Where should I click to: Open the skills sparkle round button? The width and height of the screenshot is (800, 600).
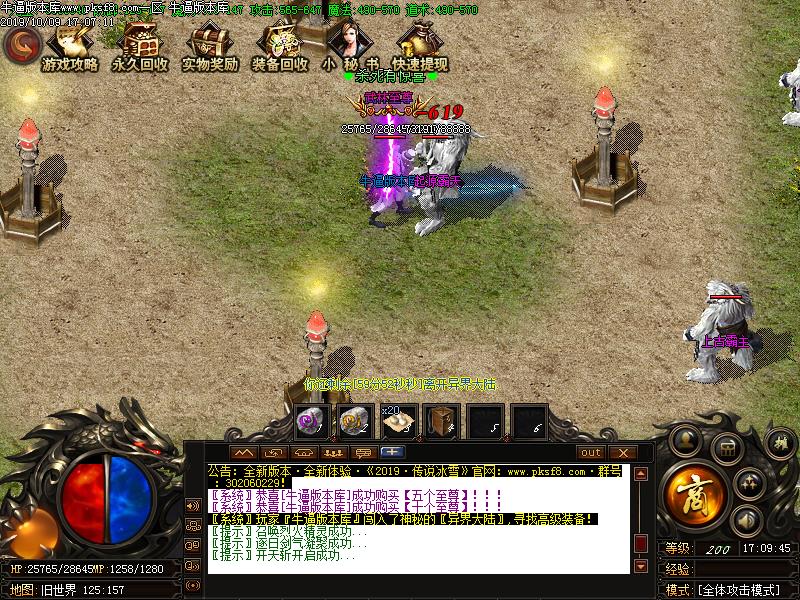pyautogui.click(x=749, y=483)
